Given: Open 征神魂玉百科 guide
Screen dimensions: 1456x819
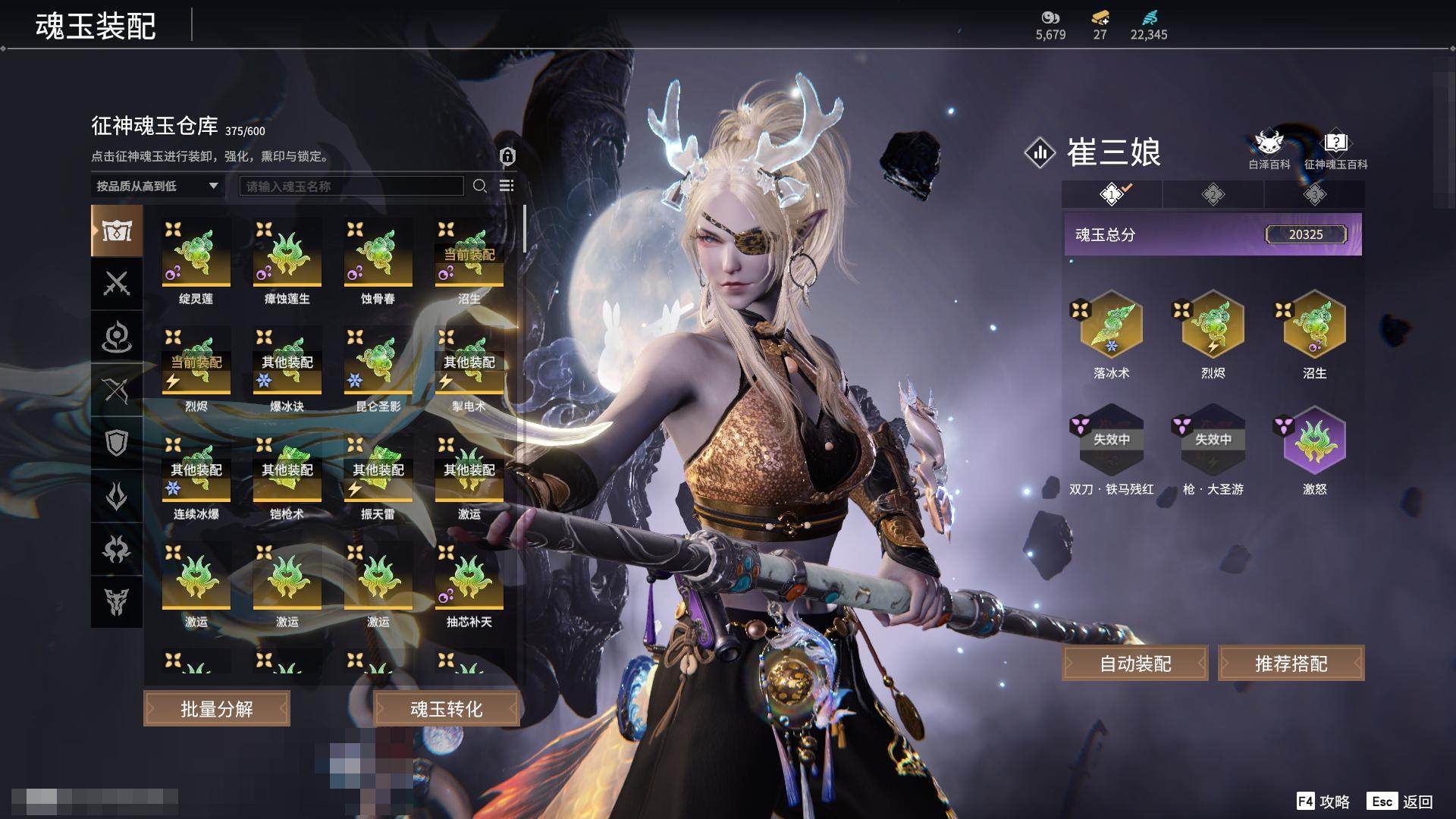Looking at the screenshot, I should [x=1335, y=149].
